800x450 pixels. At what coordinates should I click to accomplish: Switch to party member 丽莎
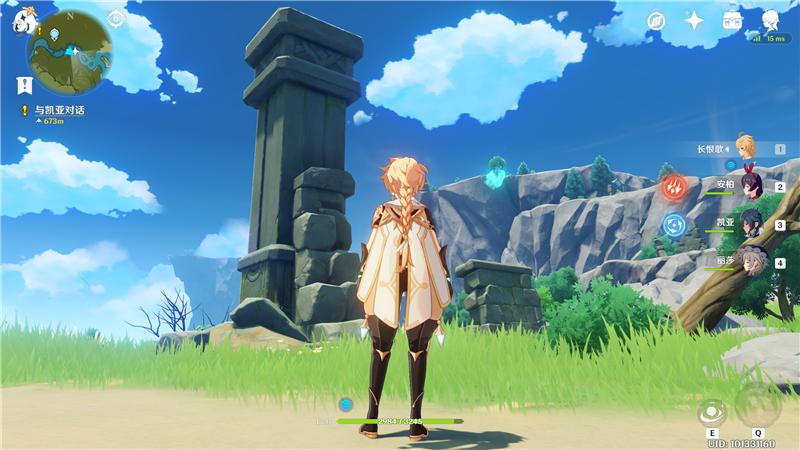pyautogui.click(x=749, y=261)
